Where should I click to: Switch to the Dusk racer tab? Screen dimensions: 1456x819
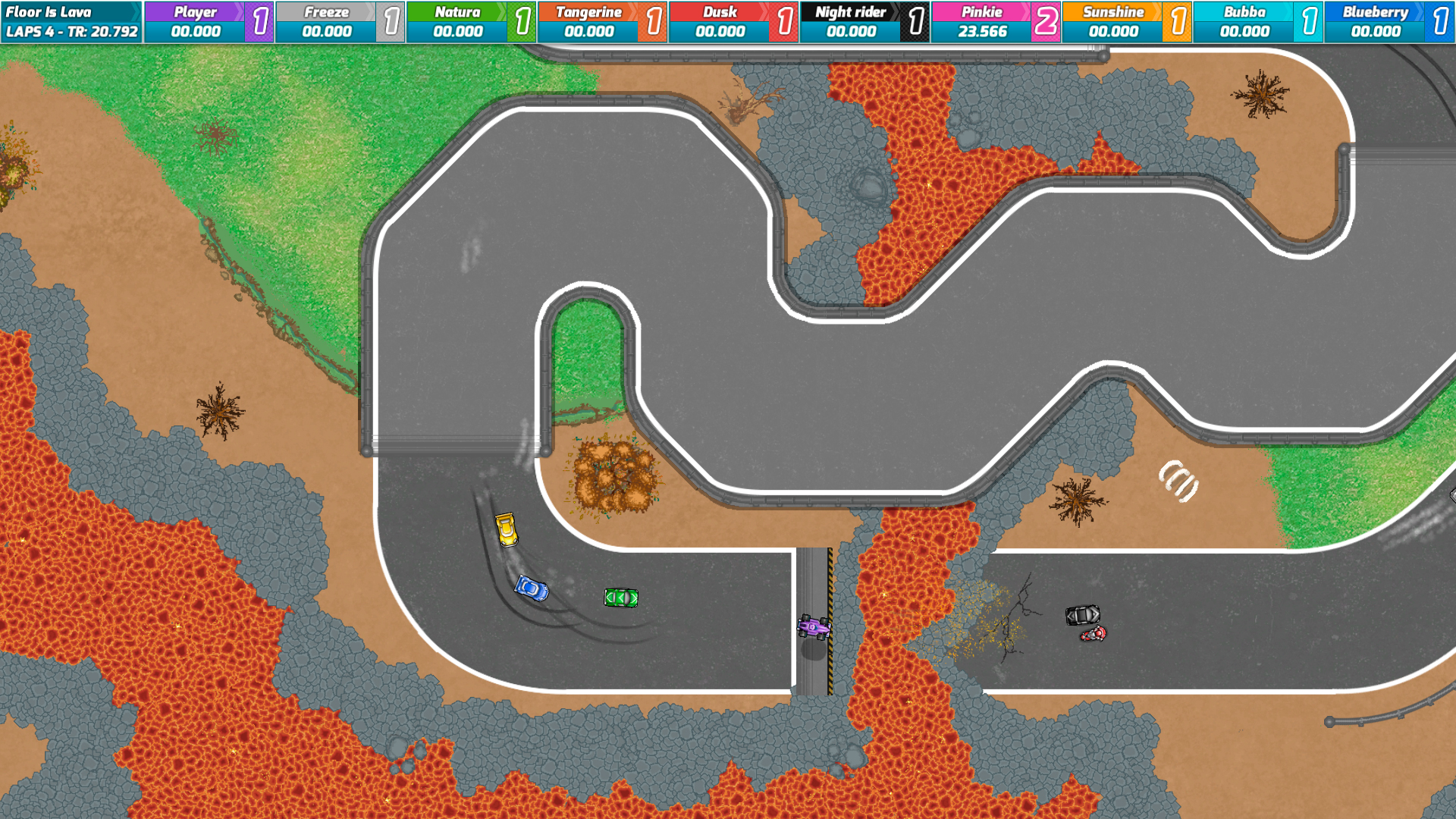(x=719, y=21)
